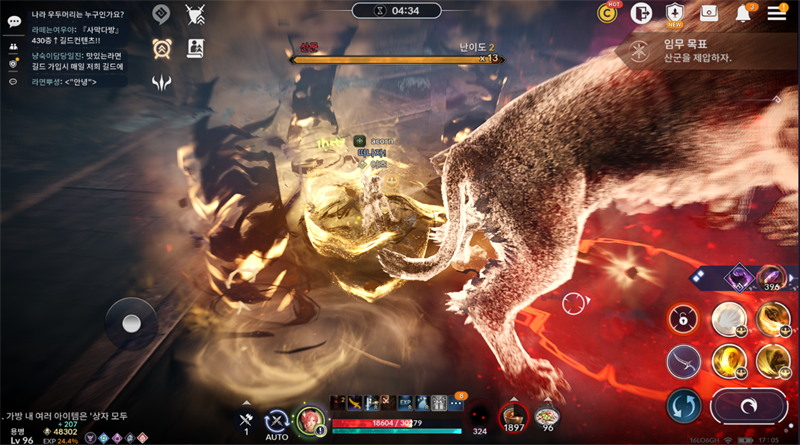Screen dimensions: 800x445
Task: Use the health potion with 1897 count
Action: point(514,417)
